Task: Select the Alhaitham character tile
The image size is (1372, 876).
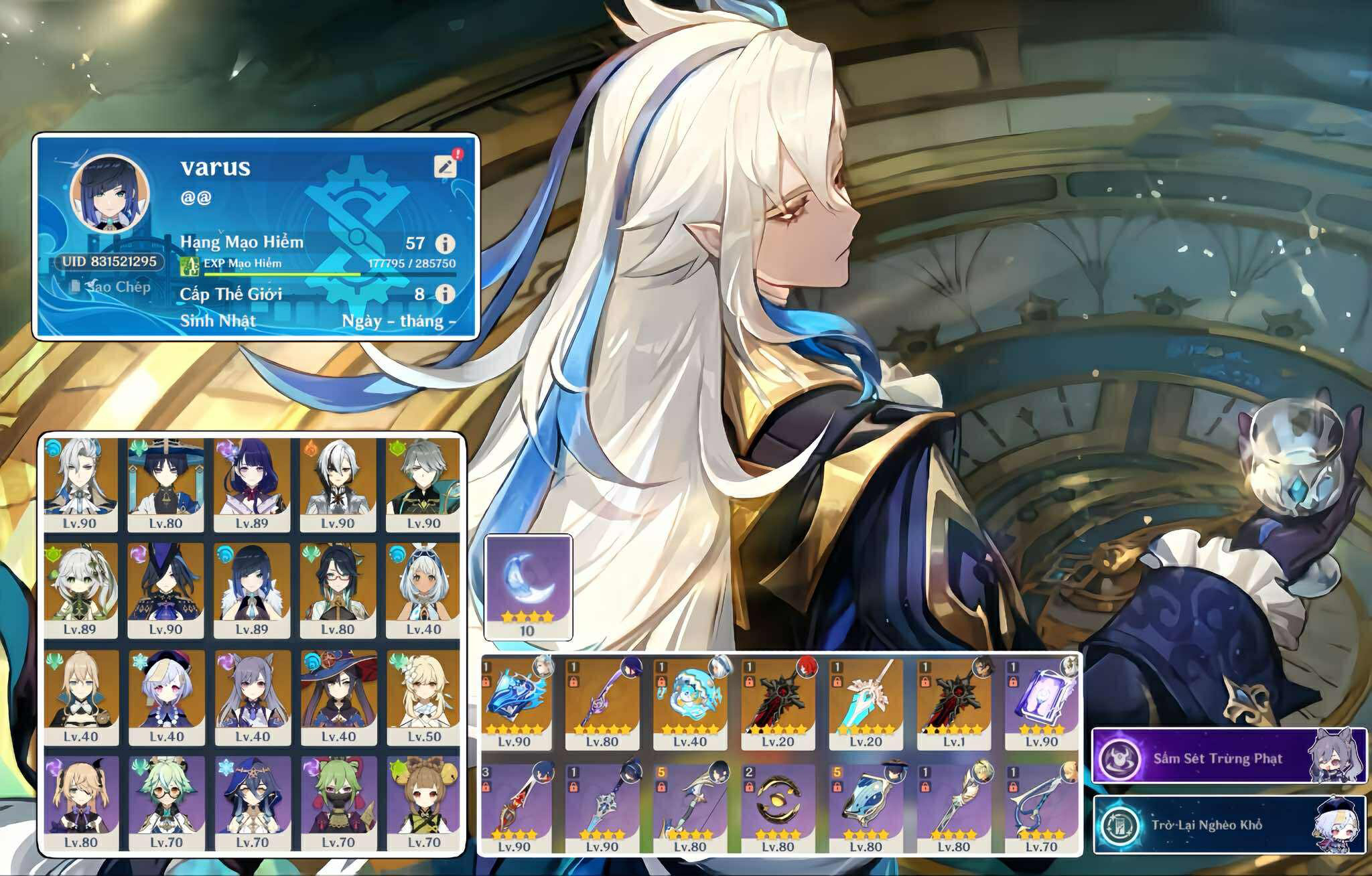Action: [423, 484]
